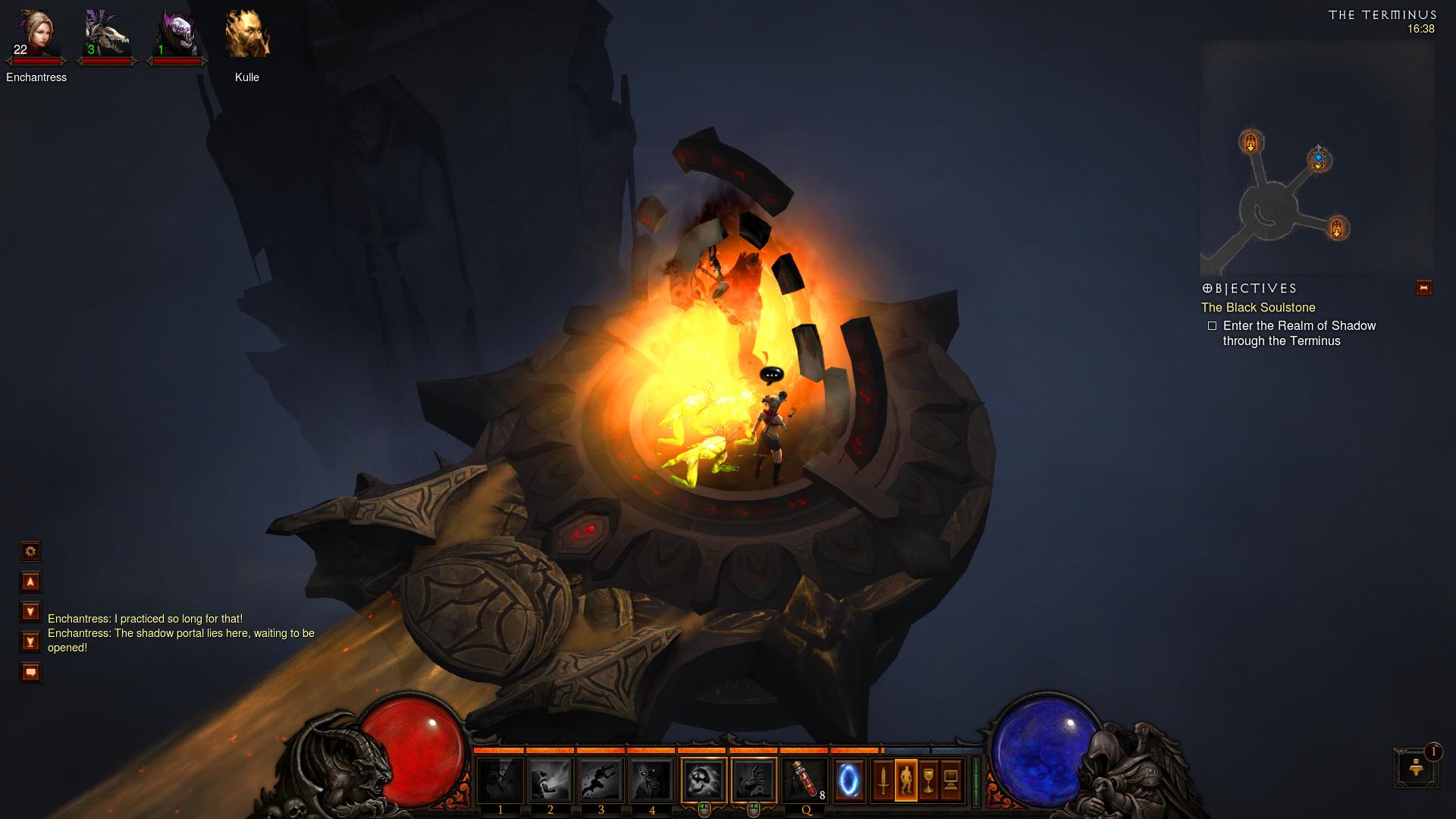Open chat settings with the gear button

[x=30, y=551]
